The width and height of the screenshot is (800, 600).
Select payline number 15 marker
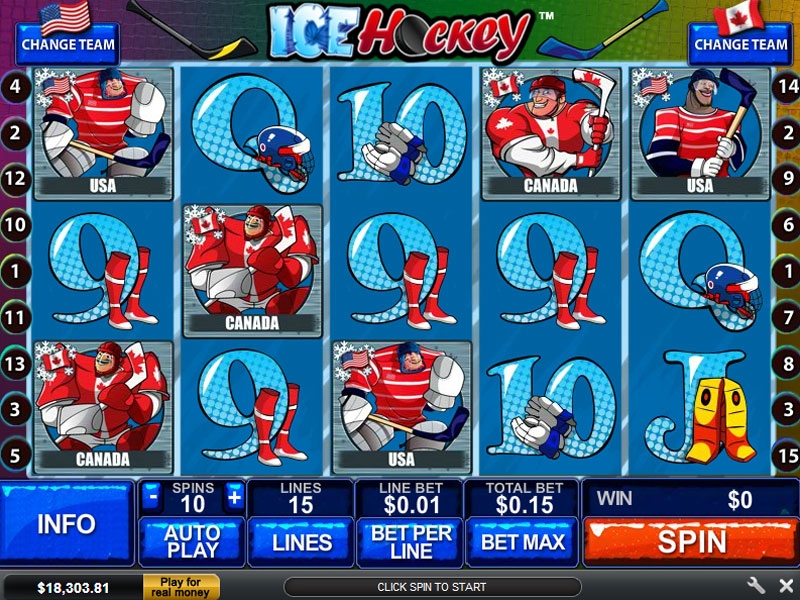(x=785, y=455)
